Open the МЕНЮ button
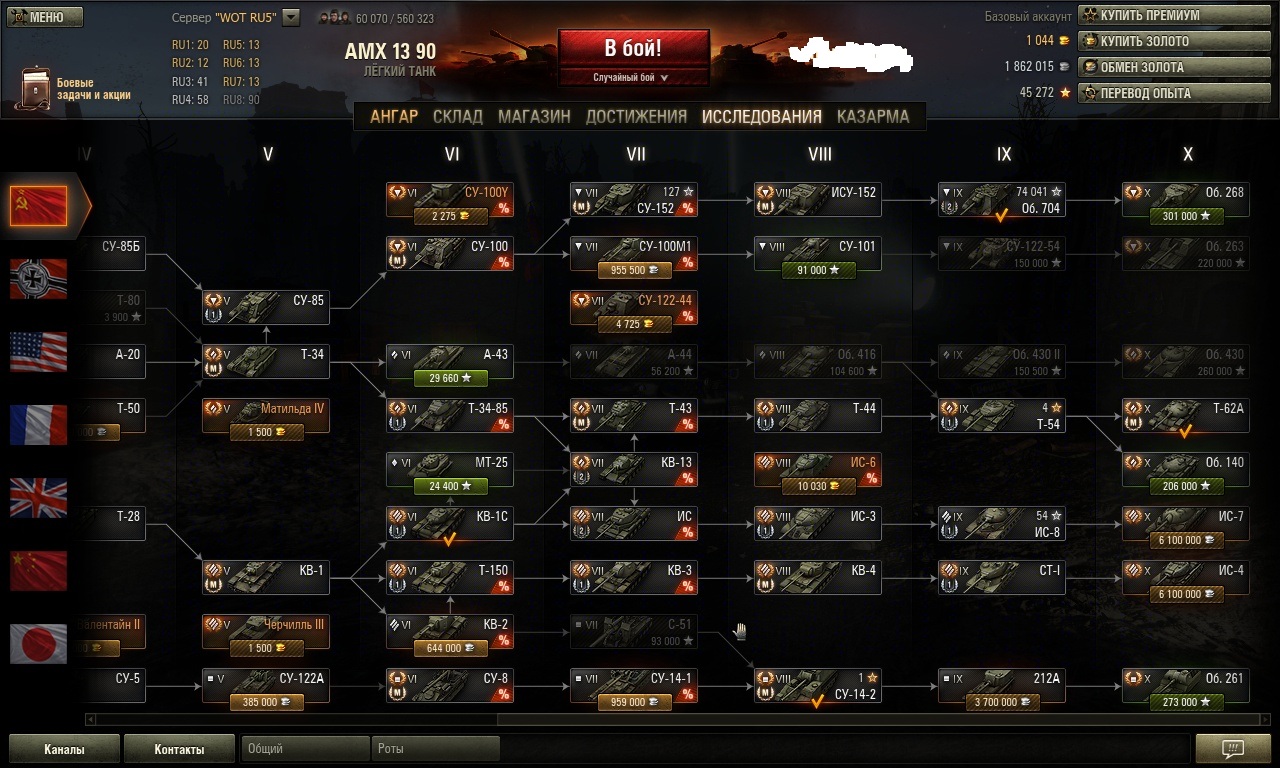1280x768 pixels. (45, 17)
